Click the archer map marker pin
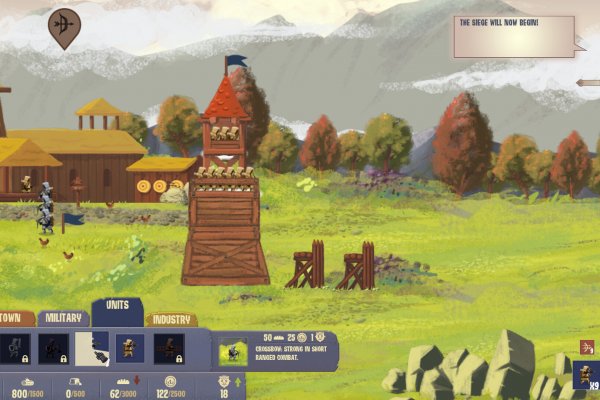The image size is (600, 400). click(x=64, y=27)
